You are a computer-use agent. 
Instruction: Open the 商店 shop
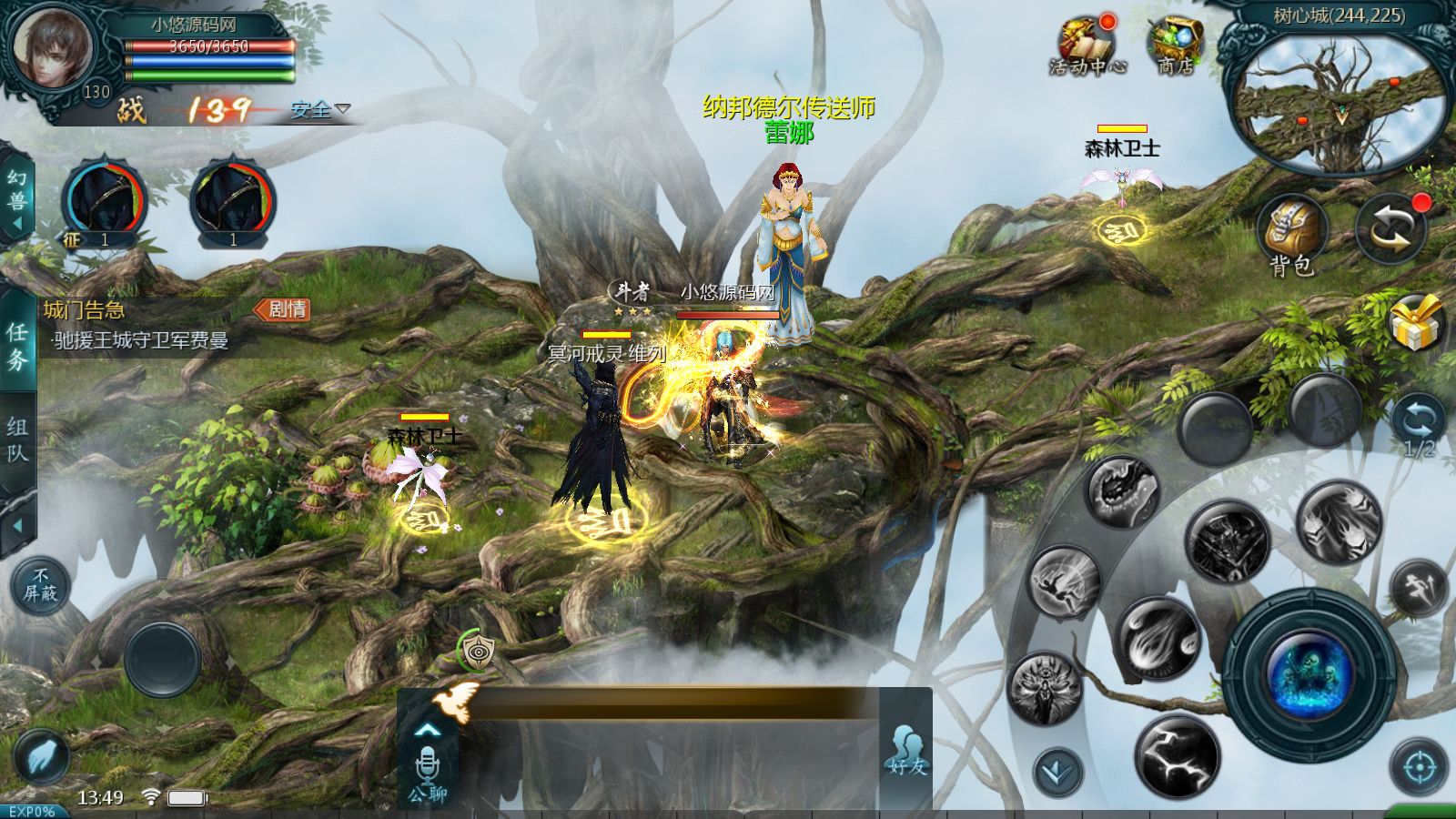1175,46
